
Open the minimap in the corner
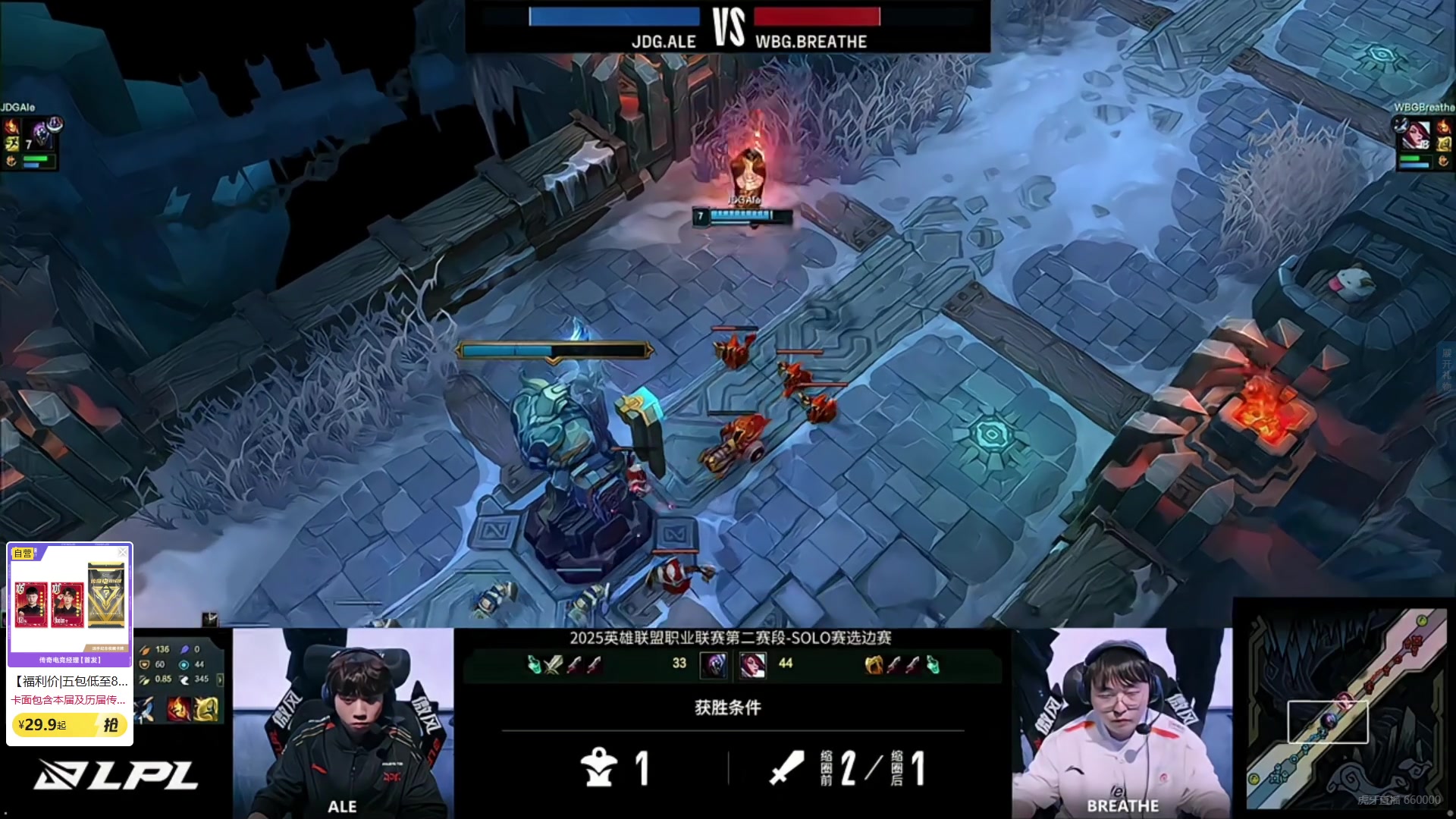pos(1347,709)
